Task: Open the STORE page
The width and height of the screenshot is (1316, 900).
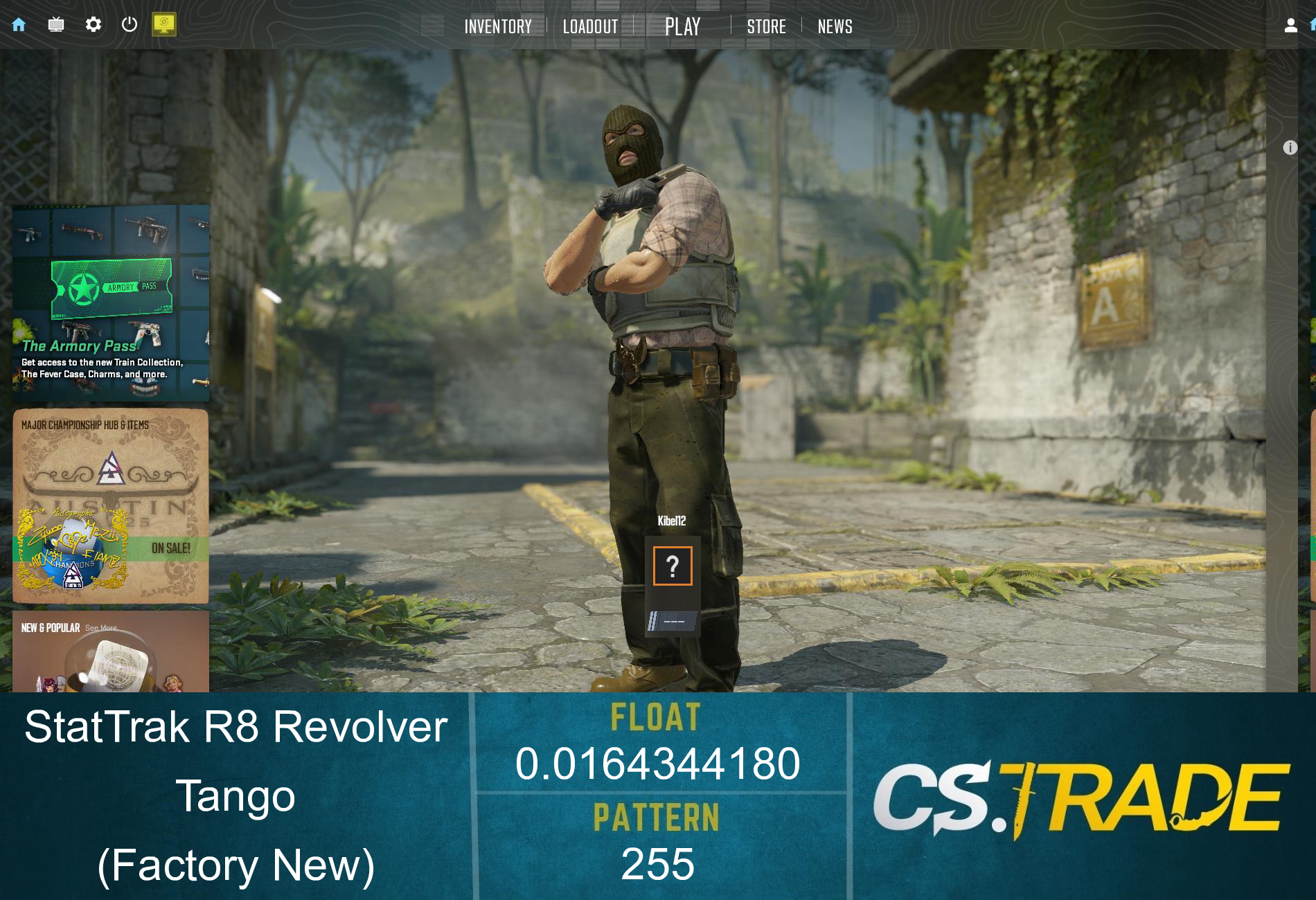Action: click(766, 26)
